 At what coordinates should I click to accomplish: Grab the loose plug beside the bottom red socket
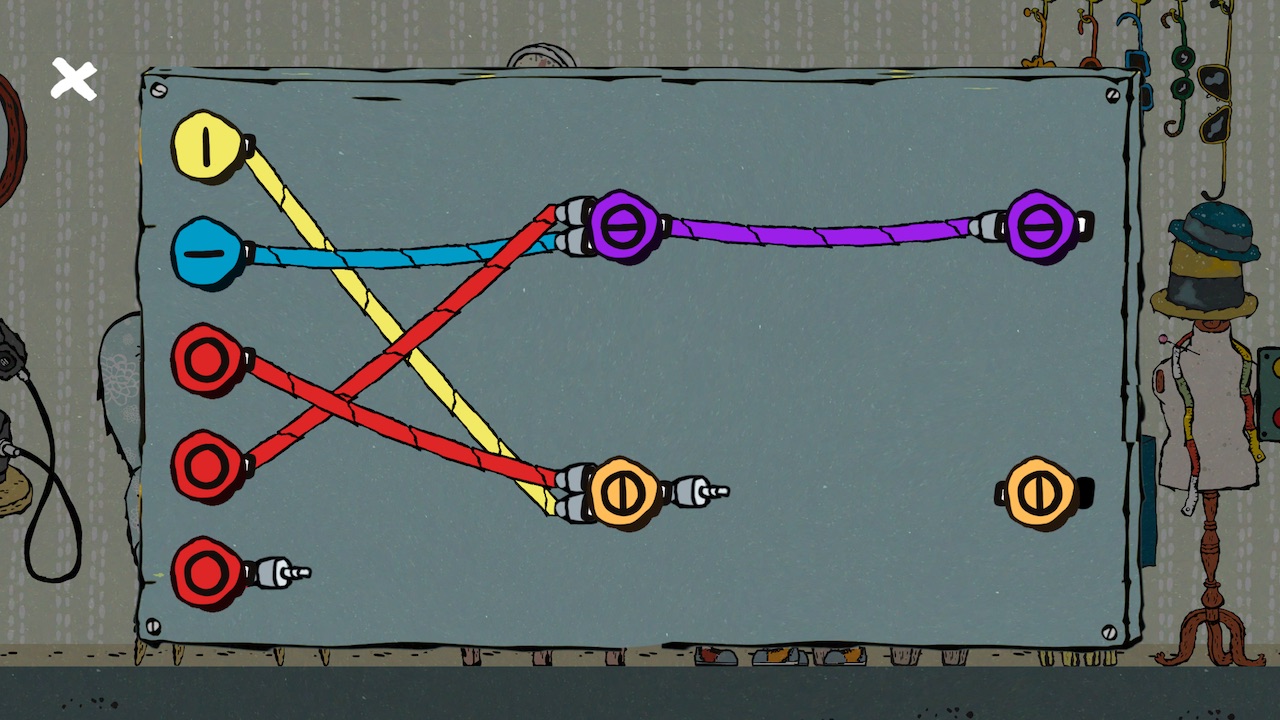pos(272,572)
